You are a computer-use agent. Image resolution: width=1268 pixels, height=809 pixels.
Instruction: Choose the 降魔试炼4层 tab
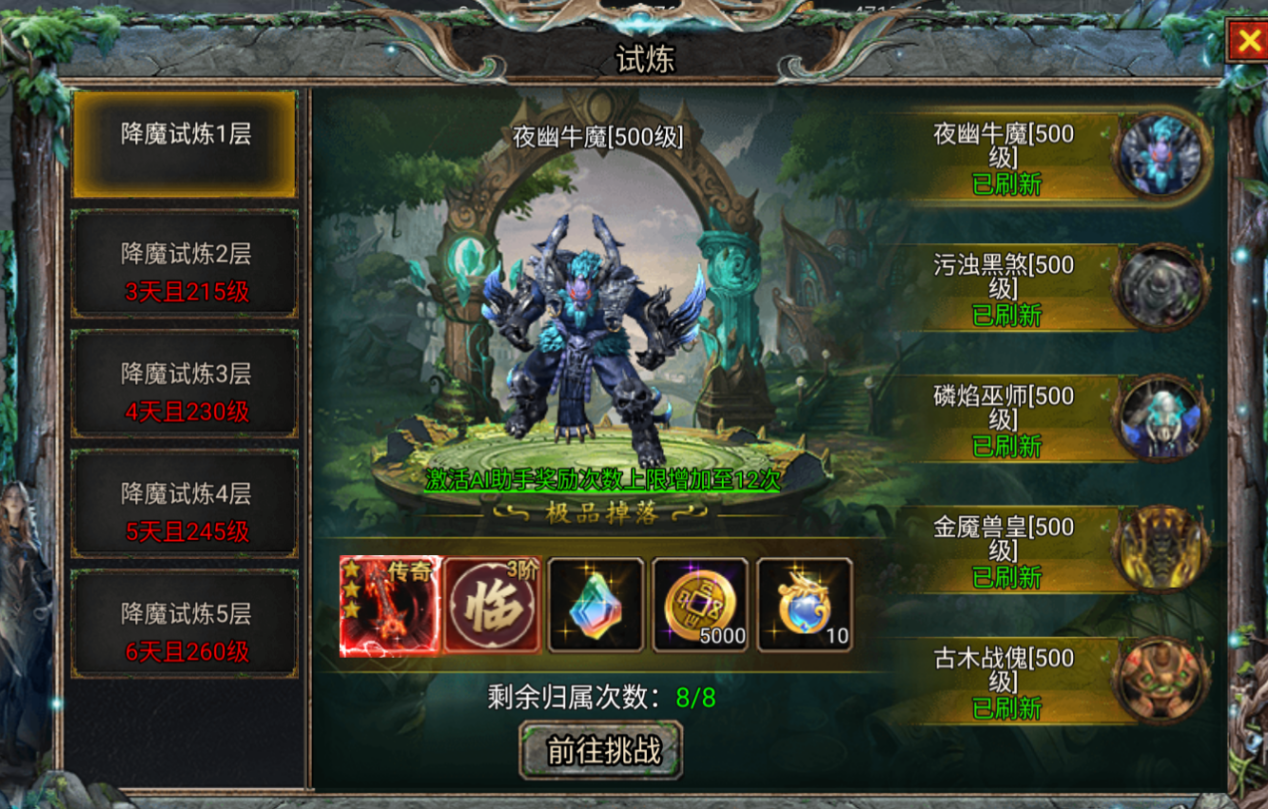[185, 505]
